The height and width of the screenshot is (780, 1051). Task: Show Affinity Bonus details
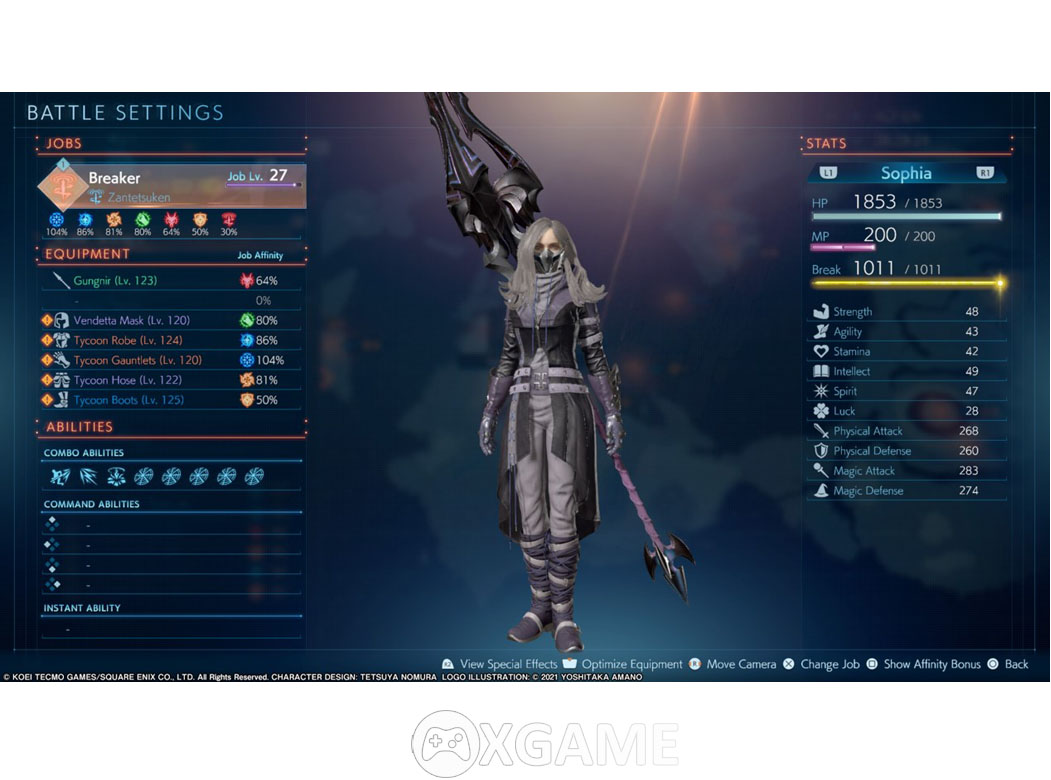[931, 665]
